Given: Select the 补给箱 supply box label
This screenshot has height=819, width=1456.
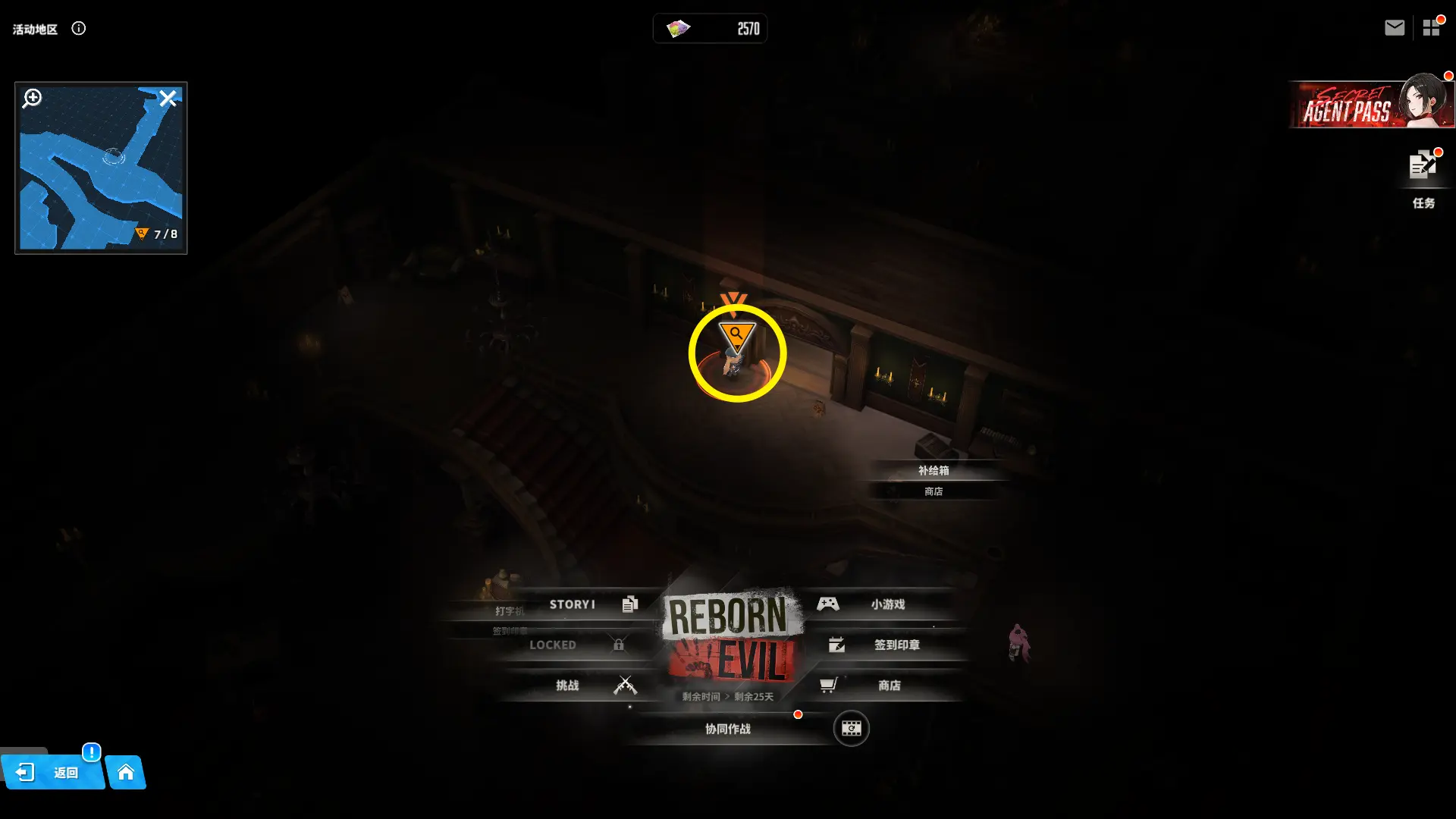Looking at the screenshot, I should [x=934, y=470].
